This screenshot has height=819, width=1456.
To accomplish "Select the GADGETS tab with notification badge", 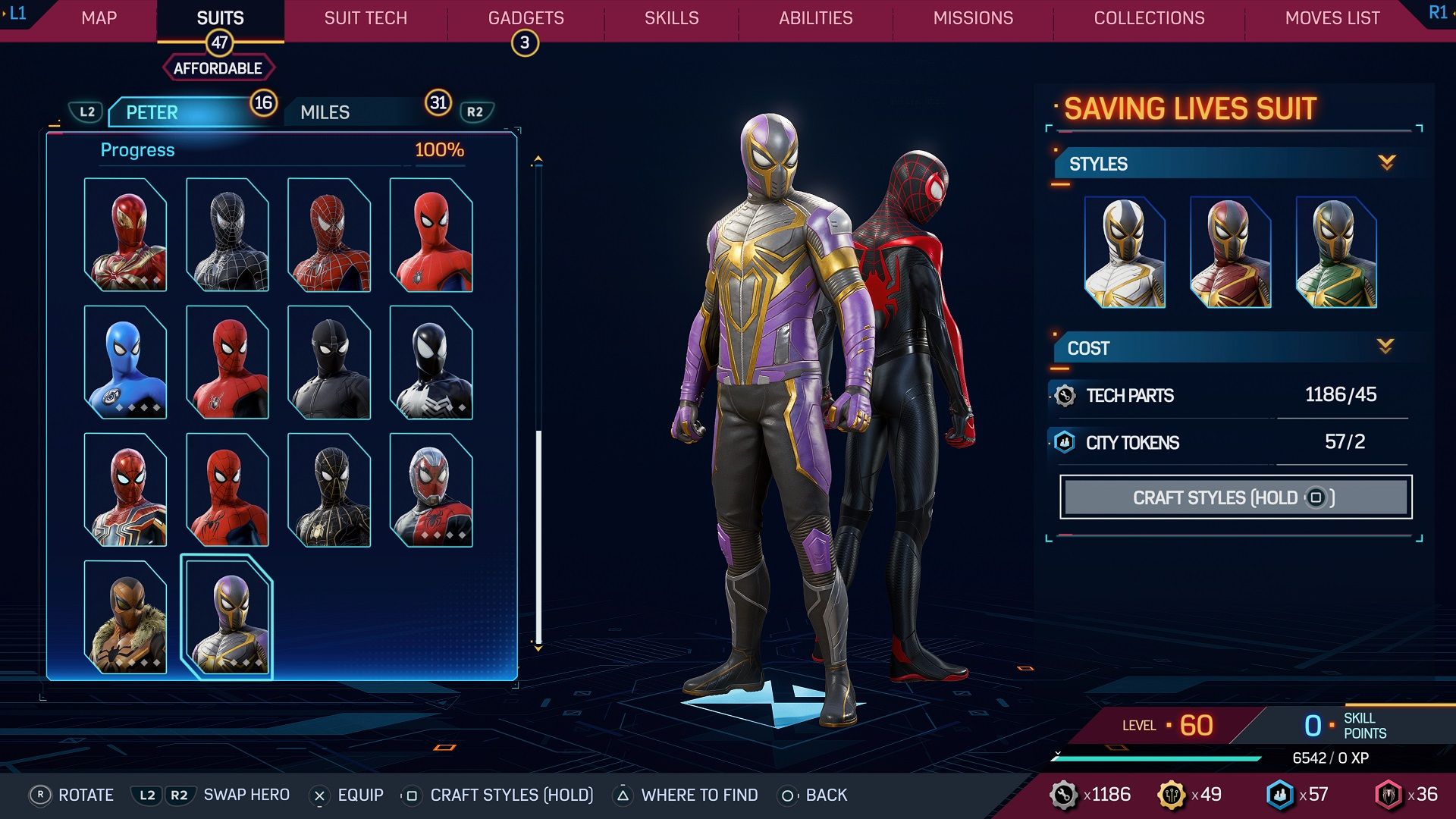I will (x=524, y=17).
